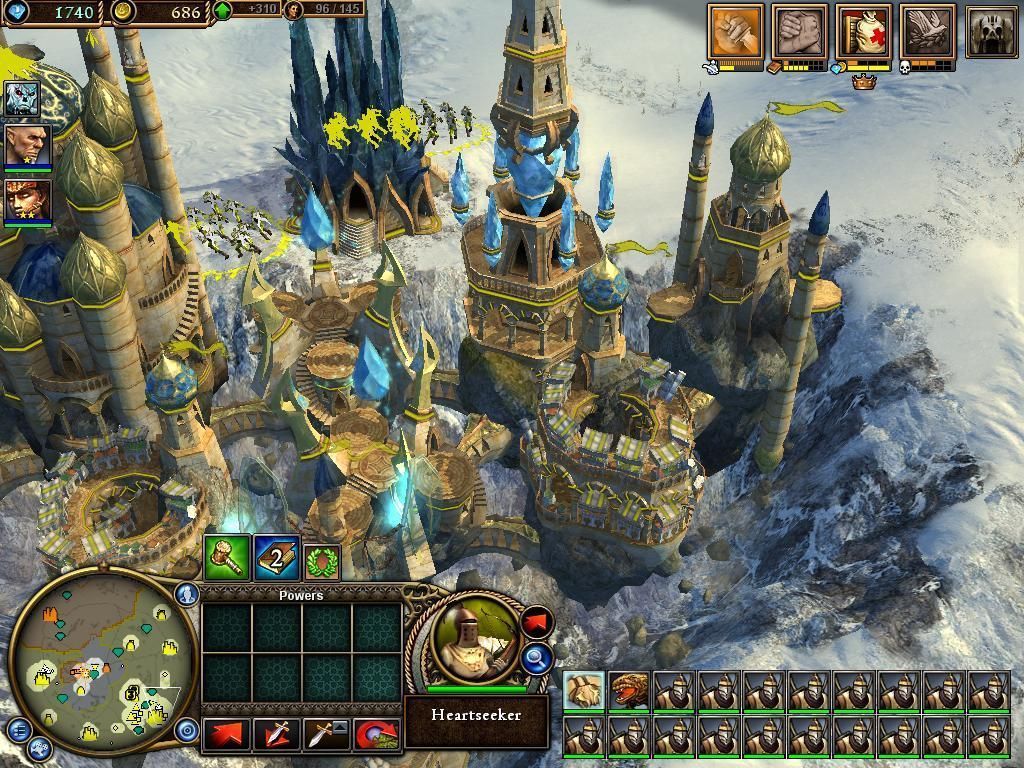Open the clasped hands alliance panel

[799, 31]
